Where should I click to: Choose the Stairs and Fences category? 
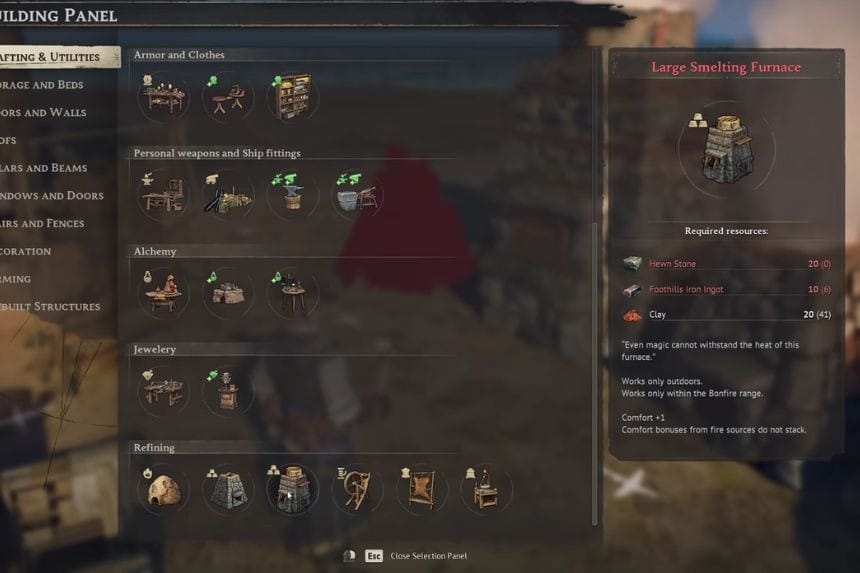click(44, 223)
